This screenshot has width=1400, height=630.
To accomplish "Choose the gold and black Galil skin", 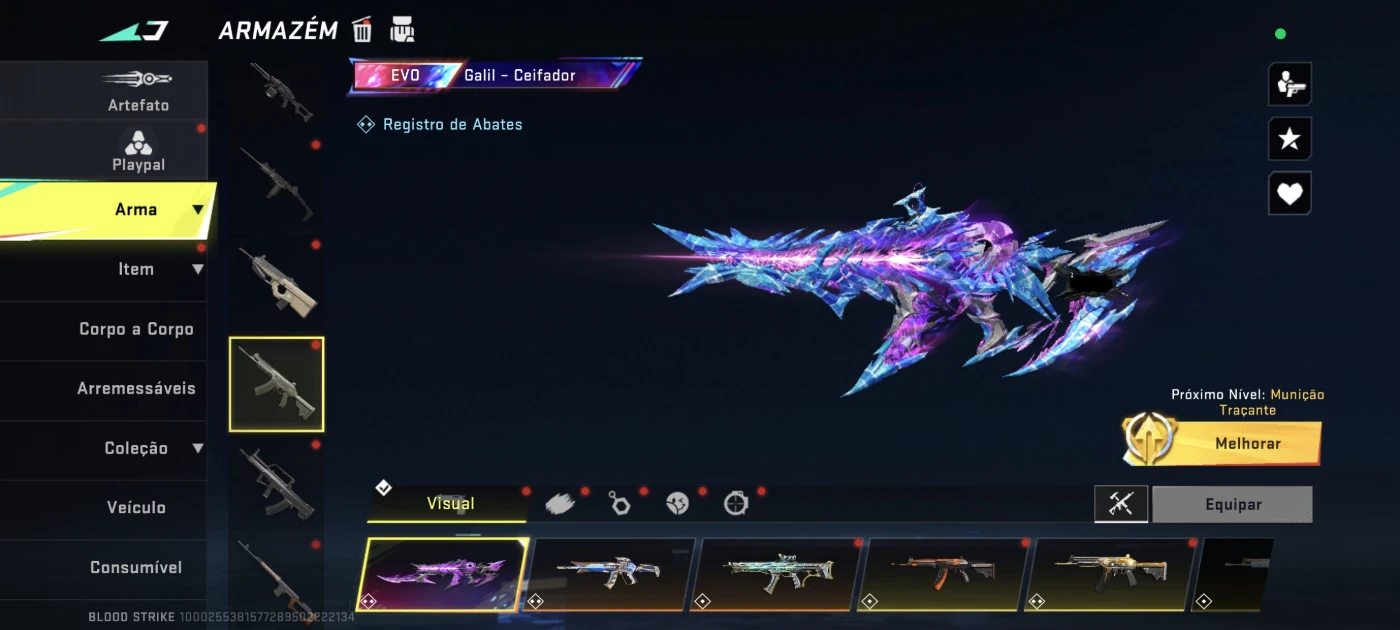I will tap(1109, 573).
